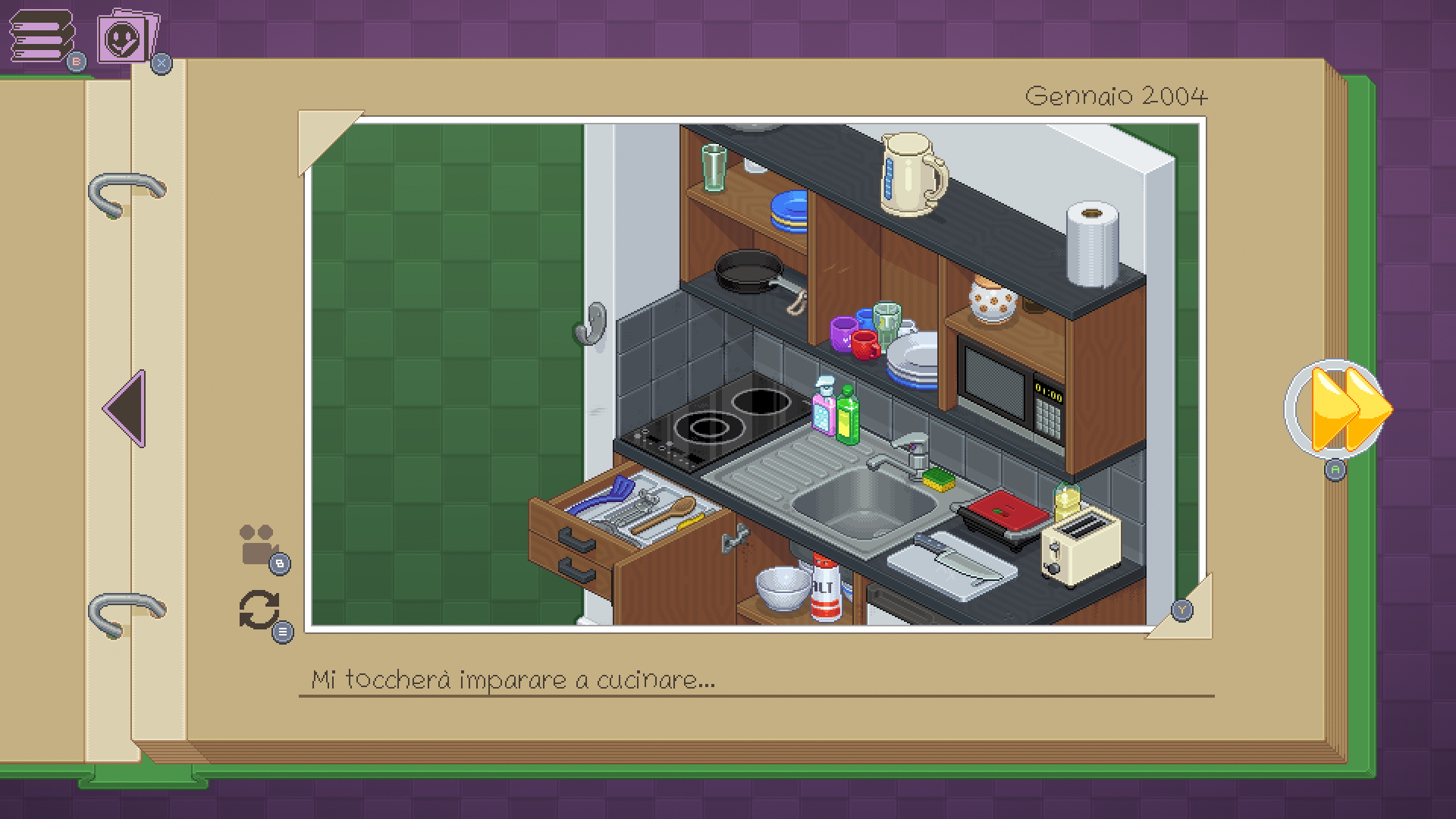Open the smiley sticker collection

126,38
